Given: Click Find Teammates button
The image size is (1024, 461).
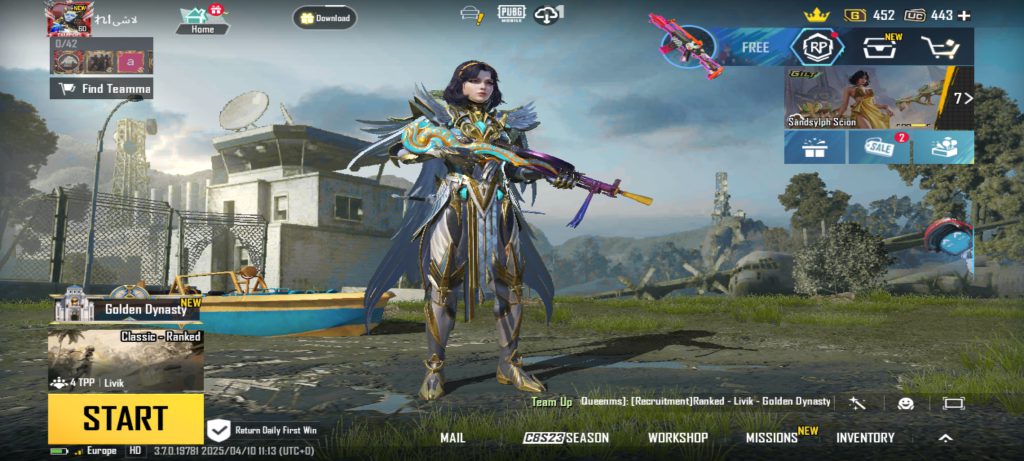Looking at the screenshot, I should pos(102,89).
